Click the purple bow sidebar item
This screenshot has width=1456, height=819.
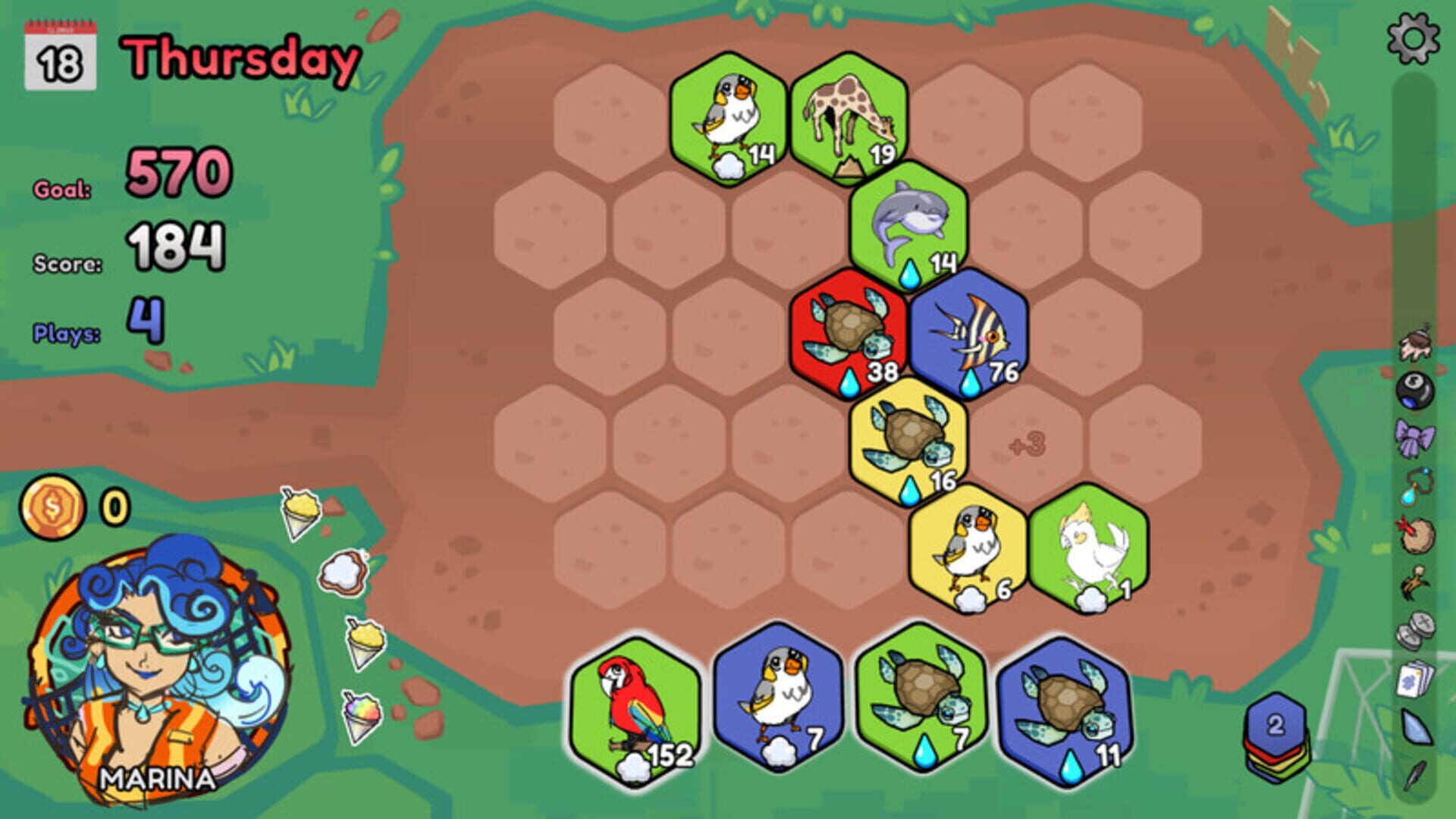[1414, 437]
